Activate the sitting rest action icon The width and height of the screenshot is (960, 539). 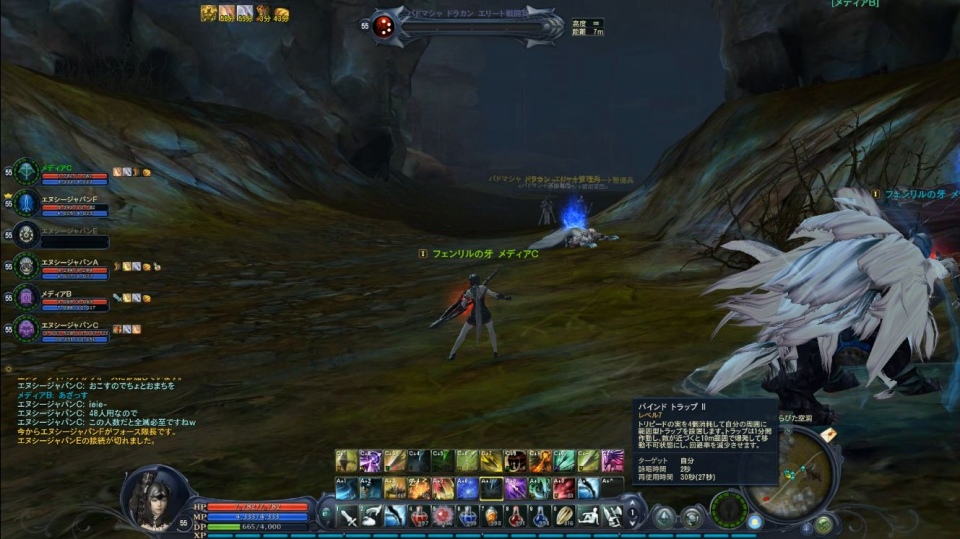tap(590, 515)
